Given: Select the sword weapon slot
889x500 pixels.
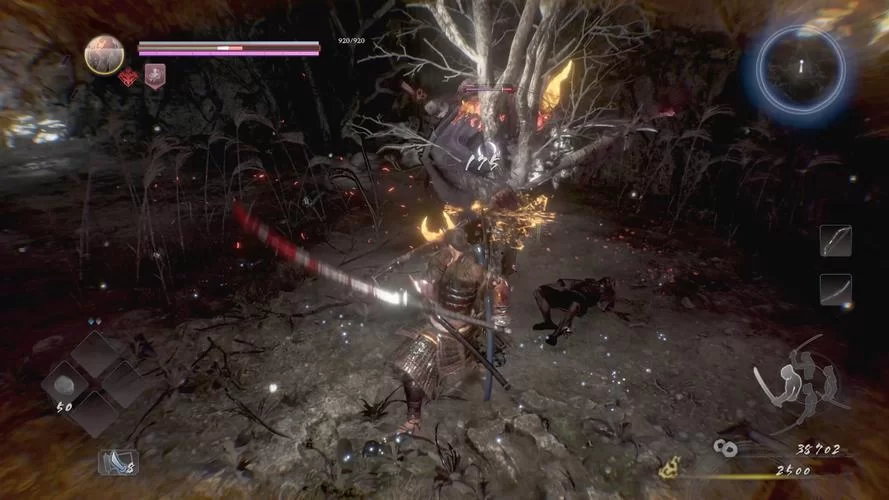Looking at the screenshot, I should [835, 290].
